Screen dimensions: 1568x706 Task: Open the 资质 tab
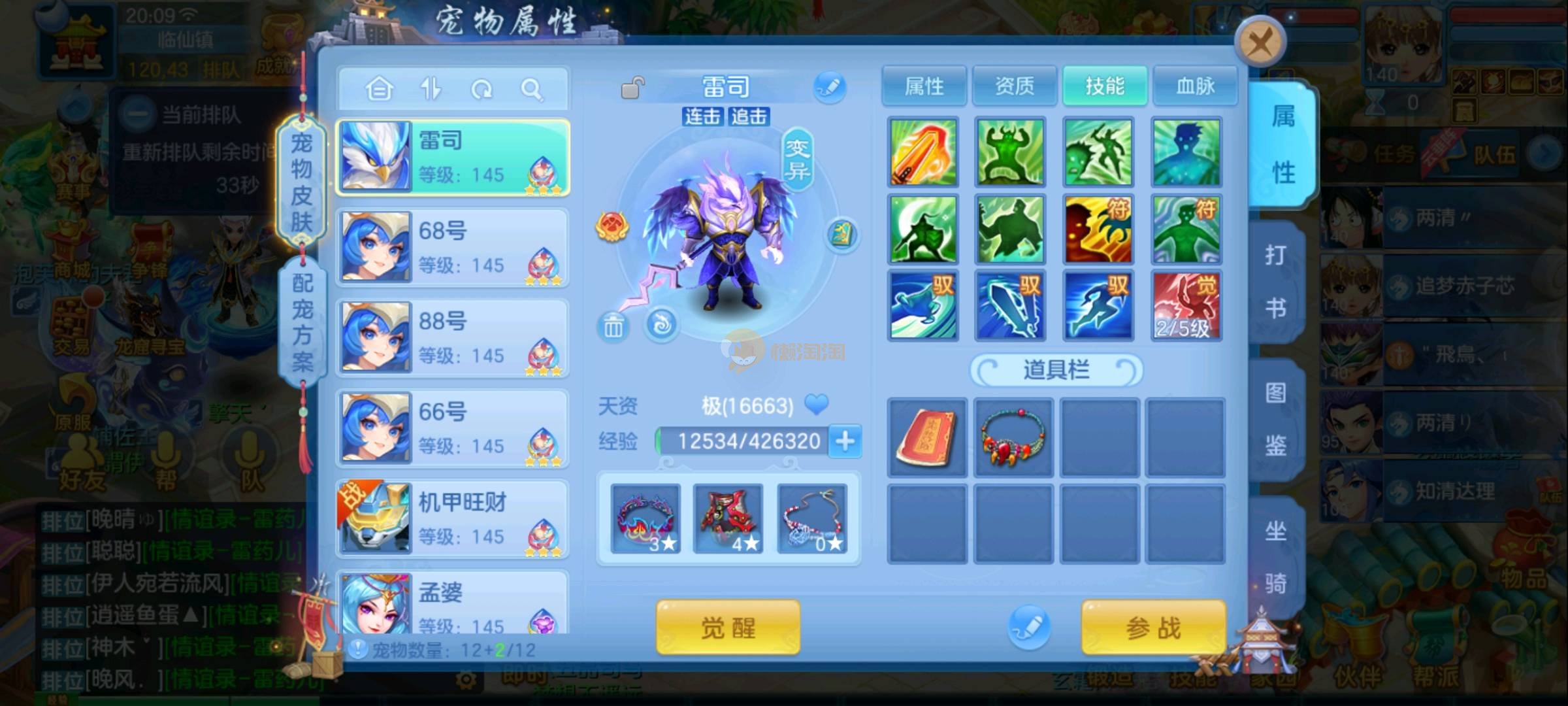tap(1014, 86)
